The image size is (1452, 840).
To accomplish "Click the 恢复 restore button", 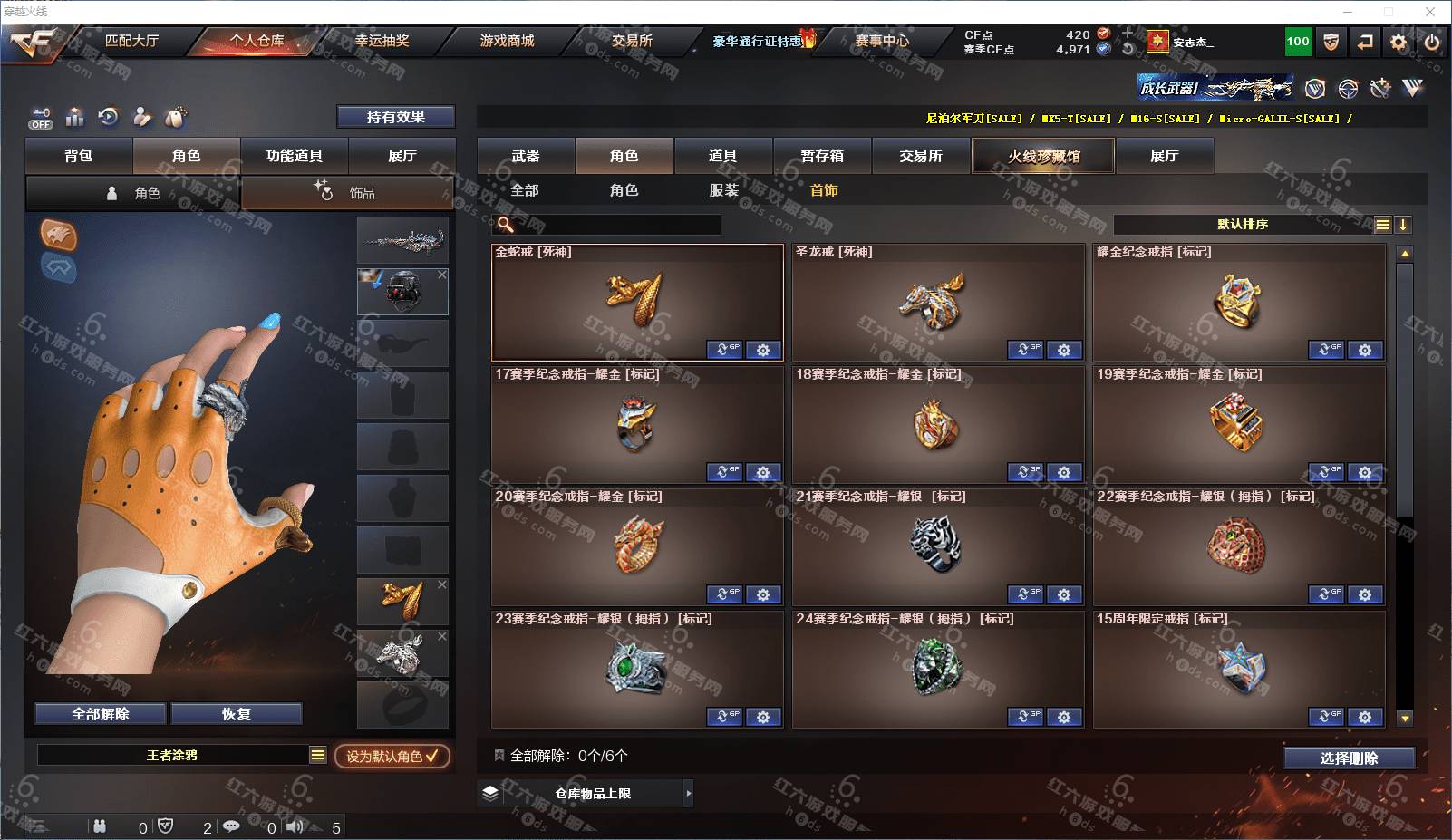I will pos(236,714).
